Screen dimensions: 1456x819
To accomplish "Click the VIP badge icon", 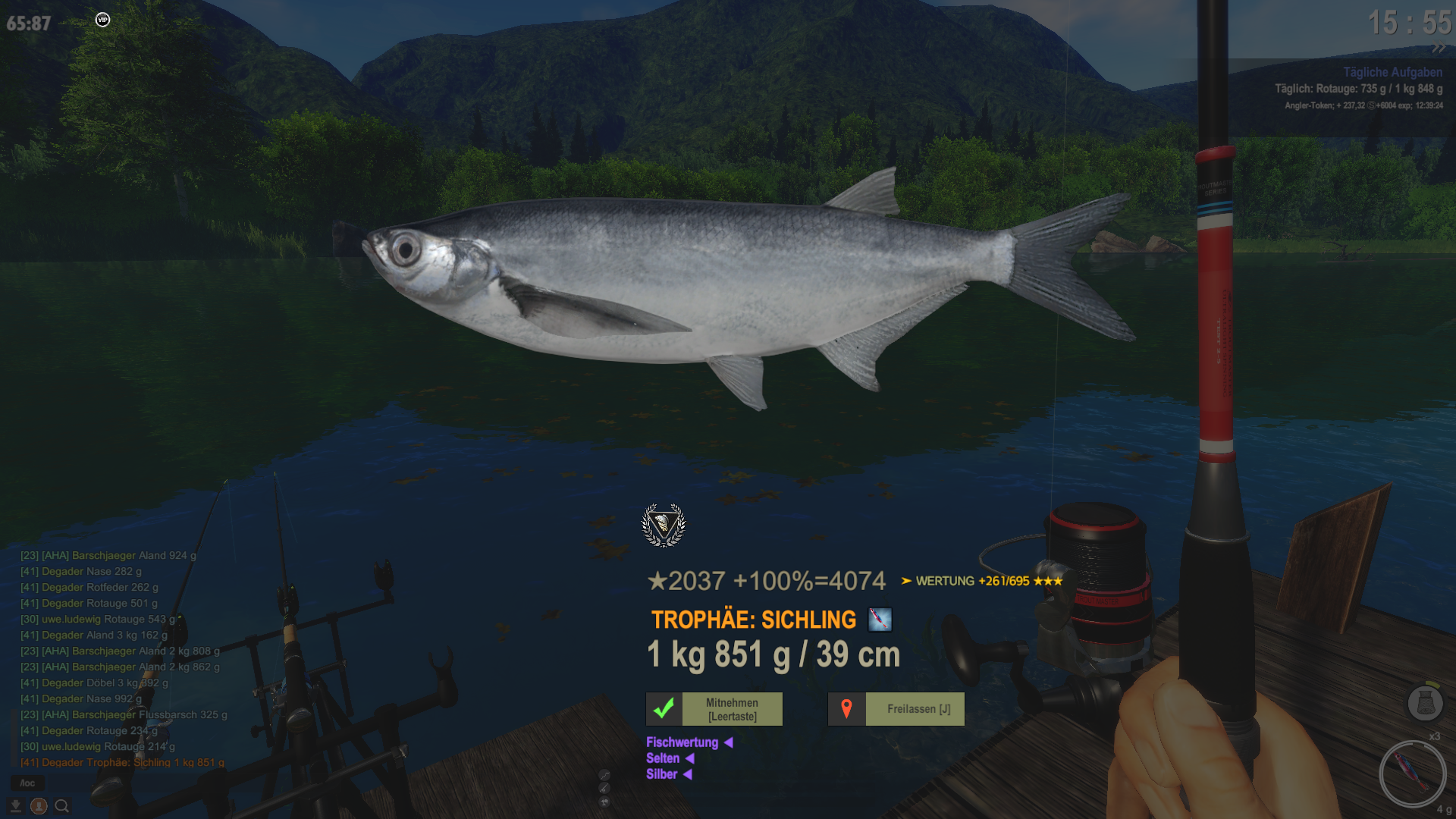I will pyautogui.click(x=103, y=20).
